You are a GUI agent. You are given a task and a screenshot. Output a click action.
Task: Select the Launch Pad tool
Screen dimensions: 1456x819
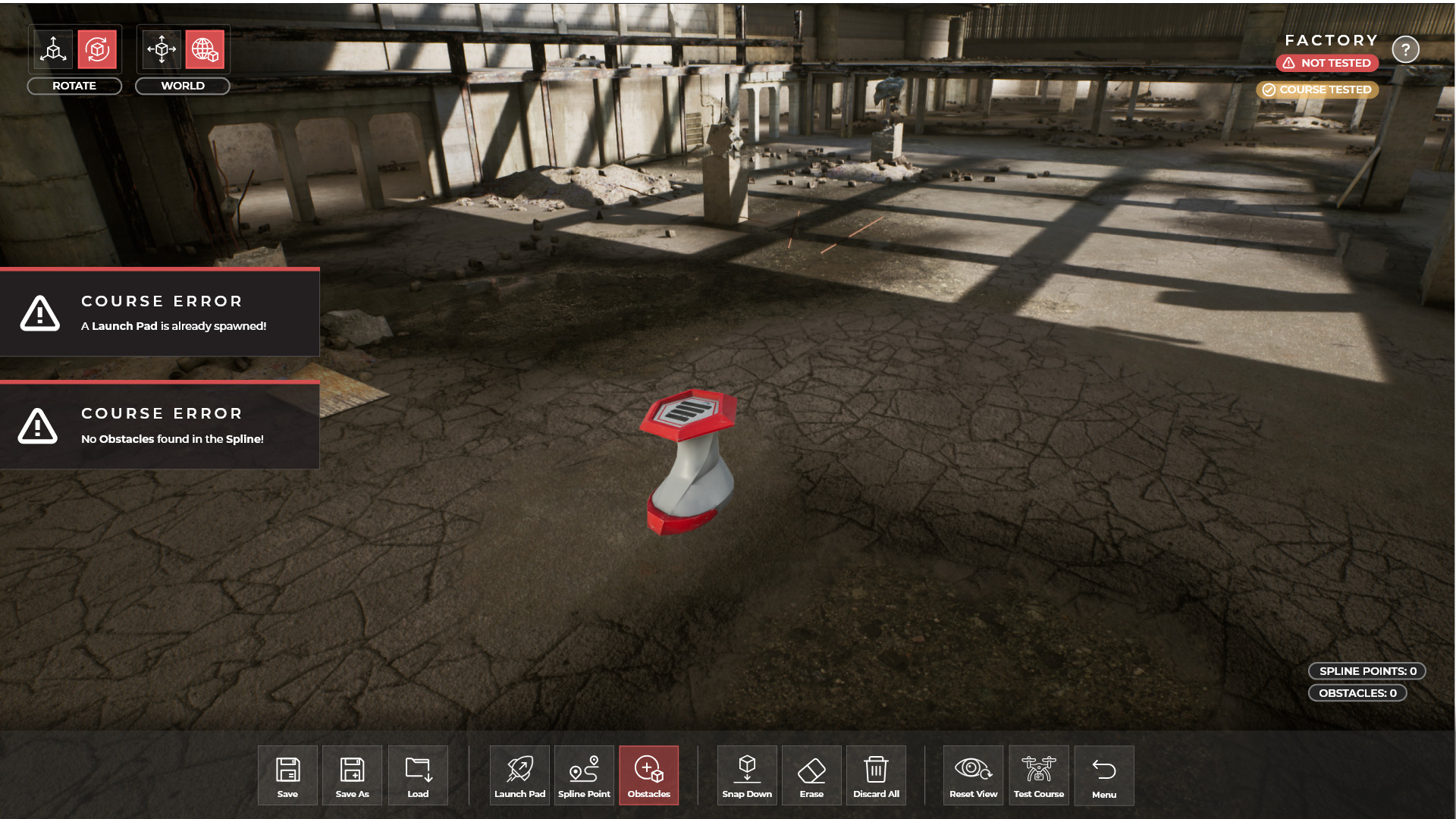(x=519, y=775)
